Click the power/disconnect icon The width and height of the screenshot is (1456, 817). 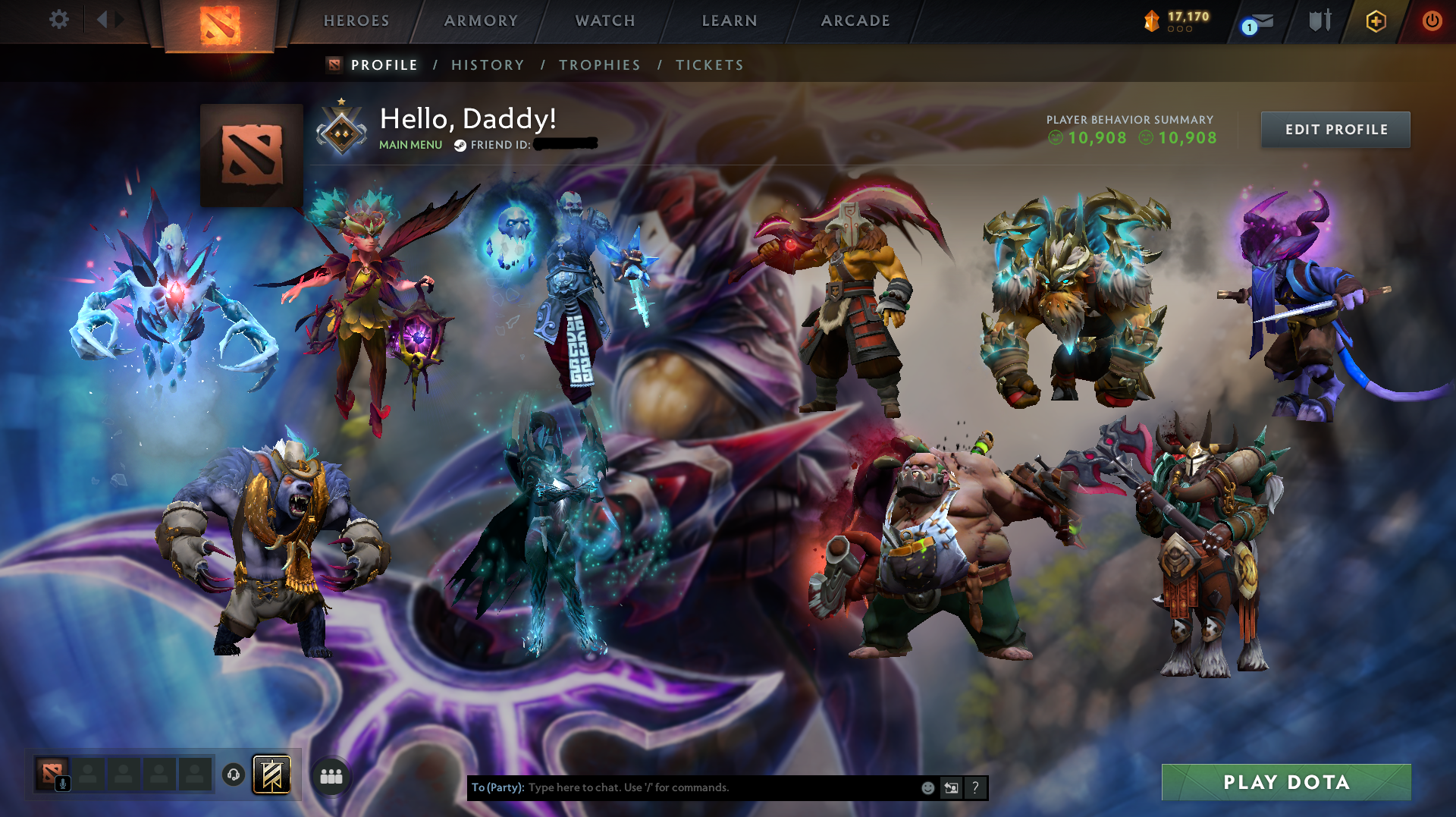[x=1433, y=21]
